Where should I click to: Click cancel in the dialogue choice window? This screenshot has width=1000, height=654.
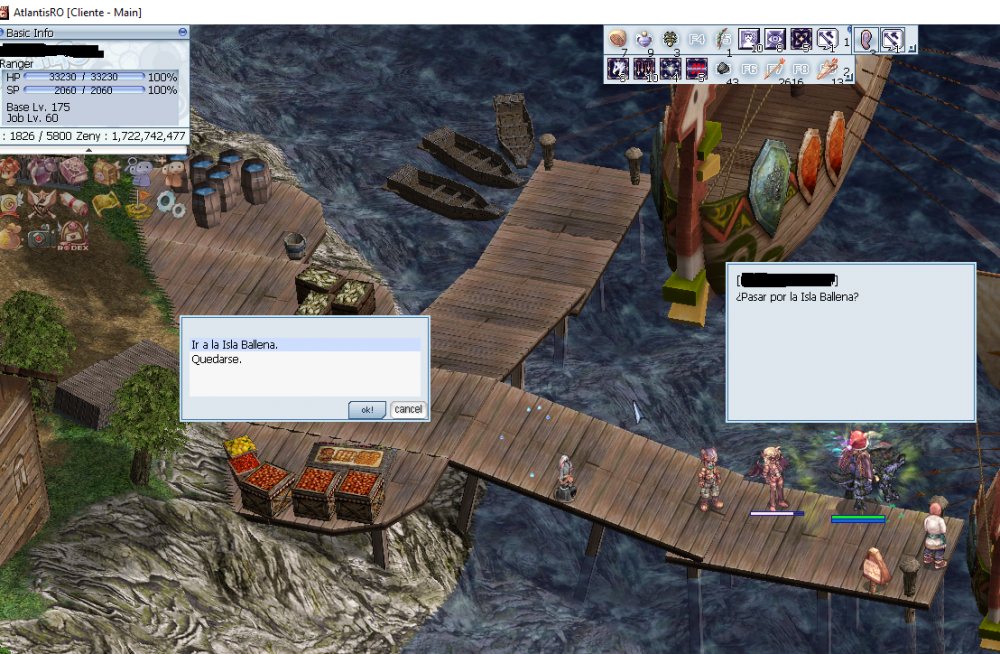408,409
